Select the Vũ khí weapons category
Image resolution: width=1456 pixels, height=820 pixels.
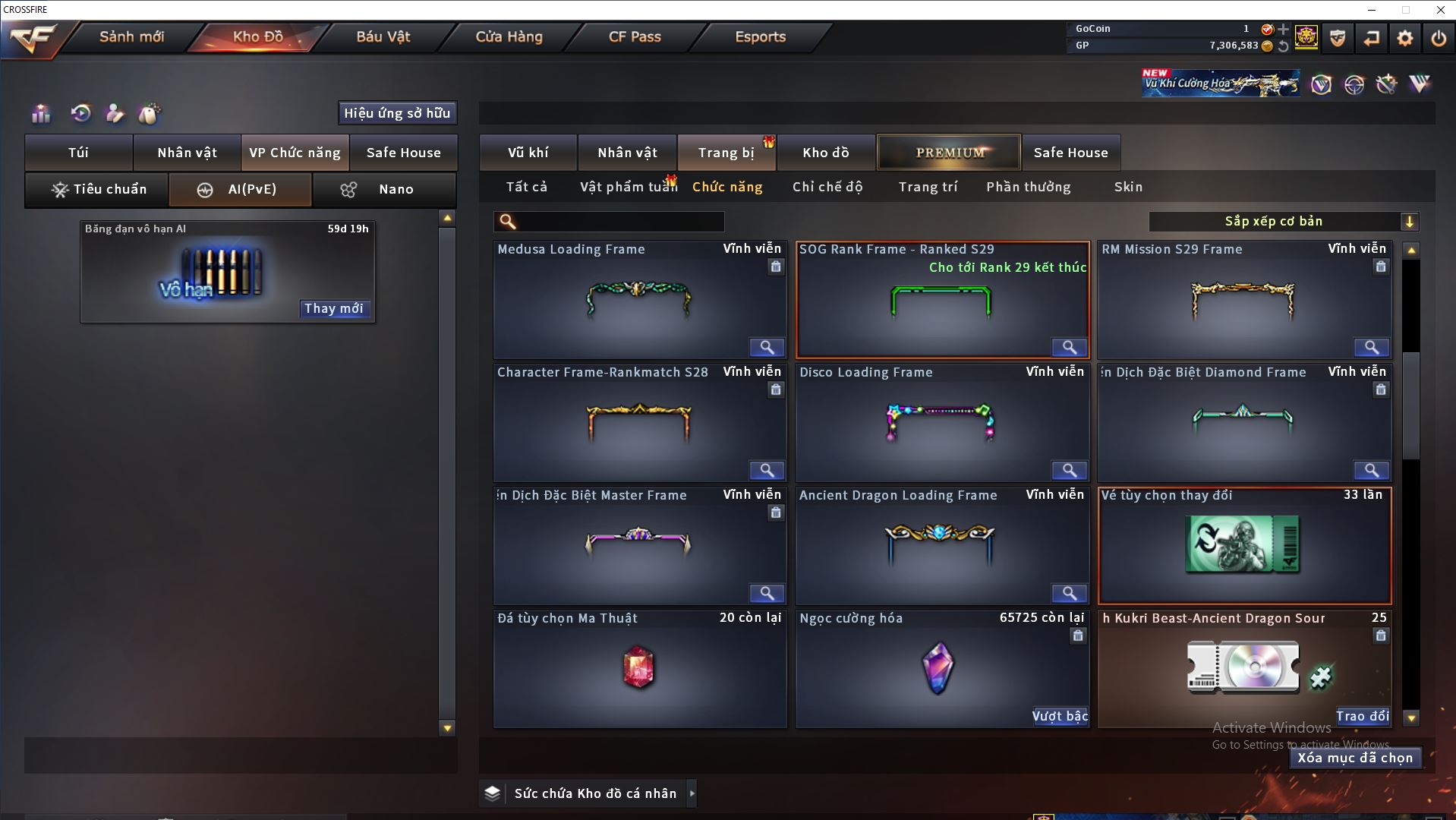click(528, 153)
